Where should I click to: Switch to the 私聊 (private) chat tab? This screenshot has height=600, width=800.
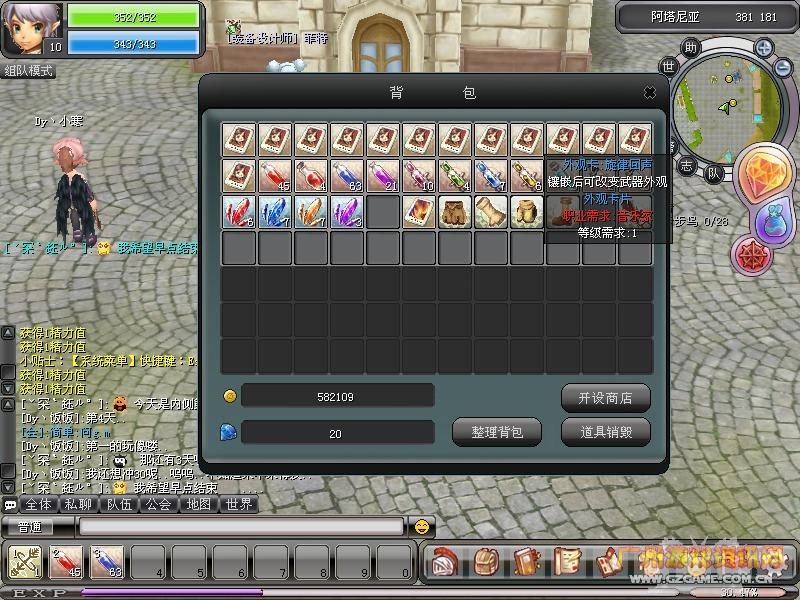[78, 505]
